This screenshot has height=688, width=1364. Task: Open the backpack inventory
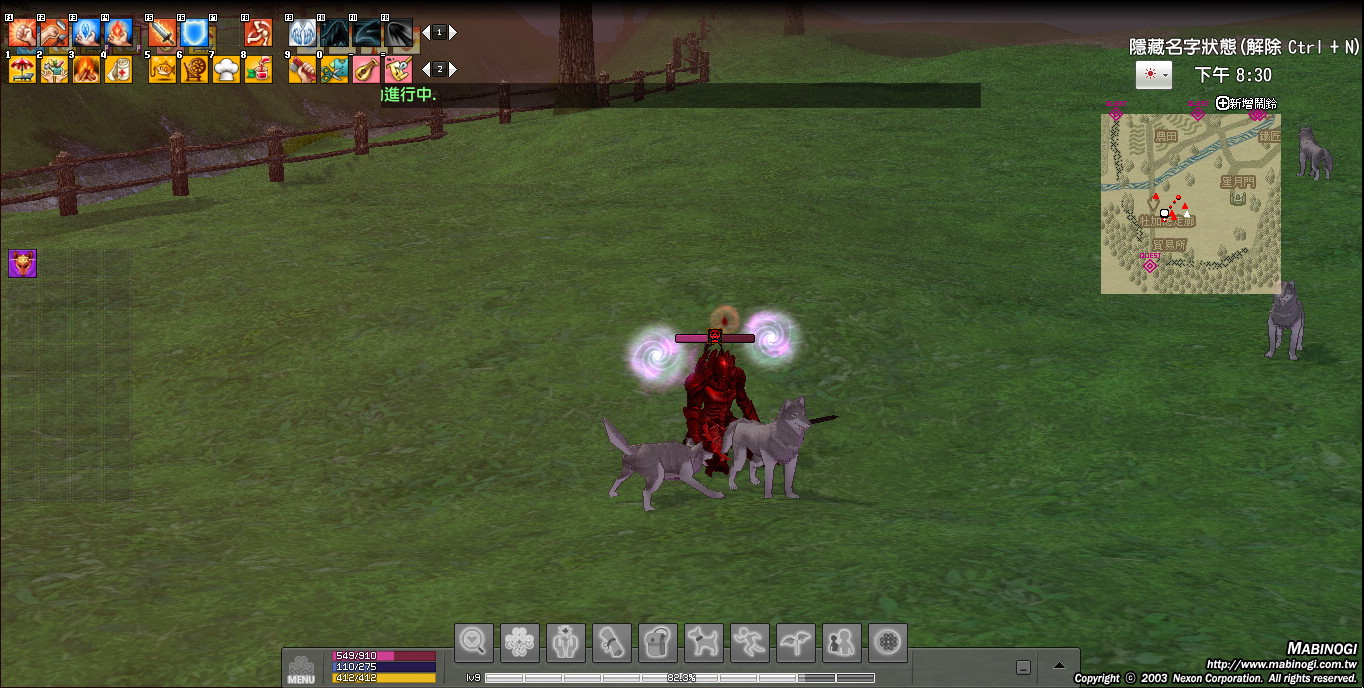[x=659, y=642]
